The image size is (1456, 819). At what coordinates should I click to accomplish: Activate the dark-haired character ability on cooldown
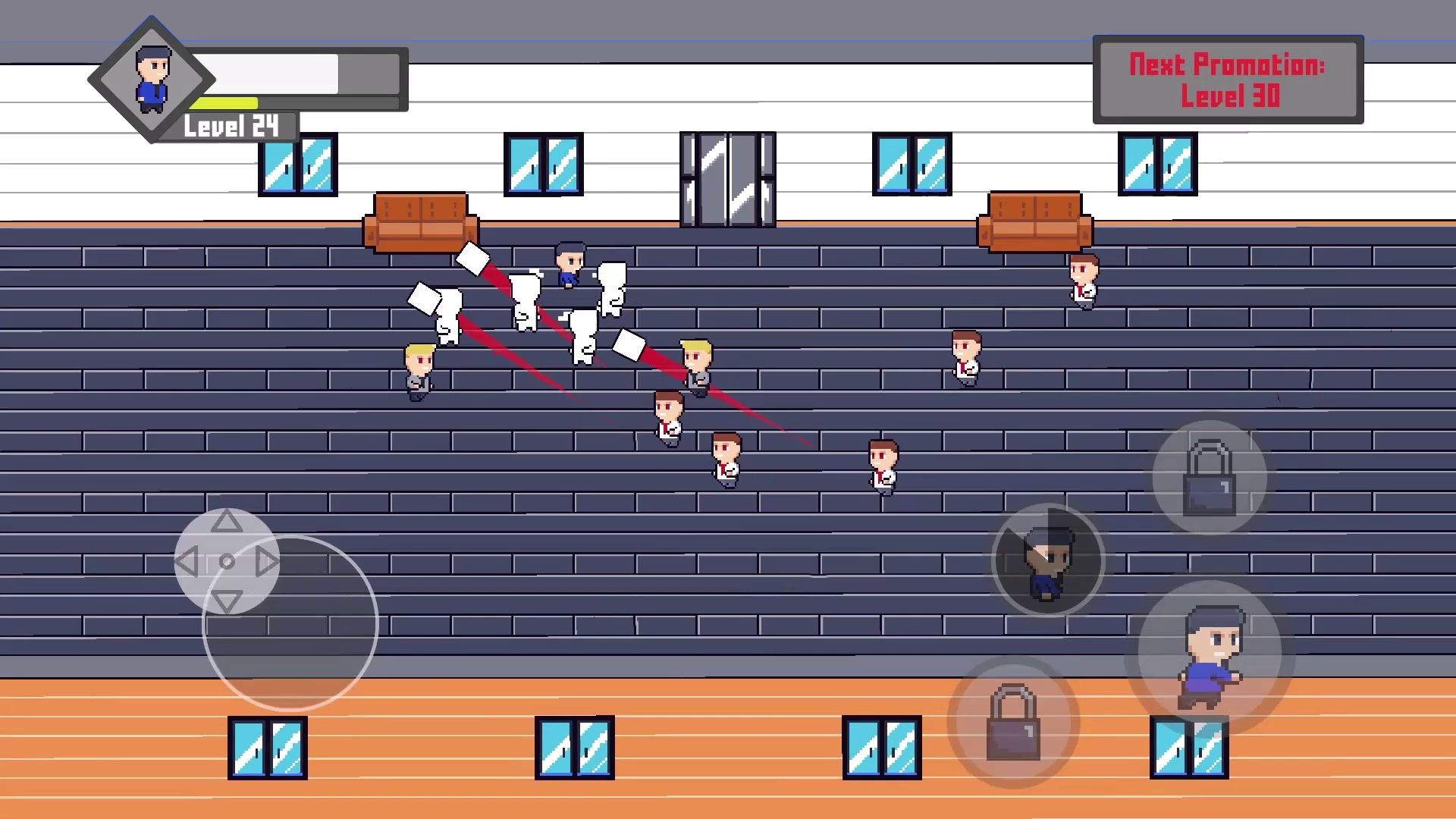pos(1048,561)
